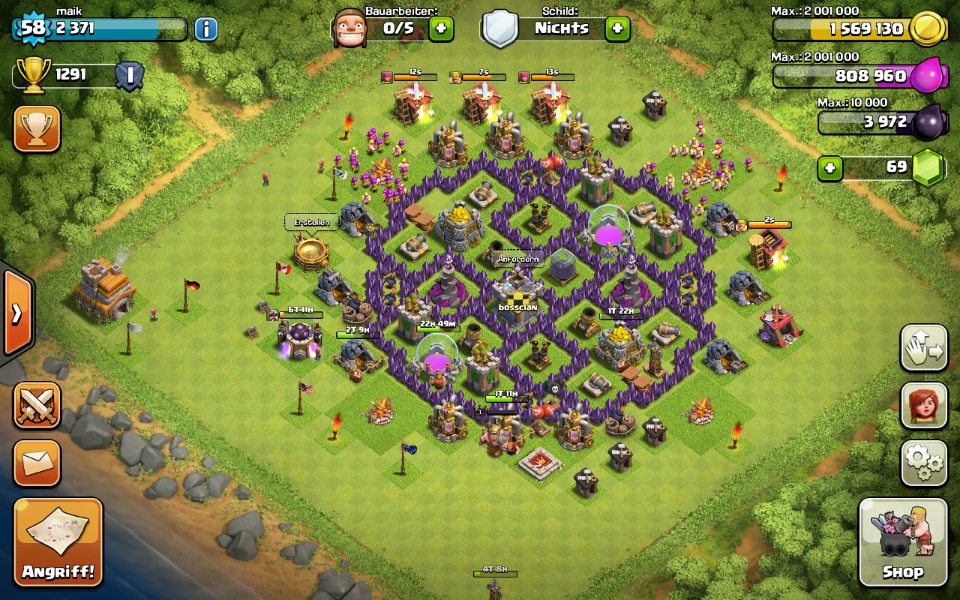This screenshot has width=960, height=600.
Task: Activate the hand-and-arrow layout edit button
Action: (x=924, y=347)
